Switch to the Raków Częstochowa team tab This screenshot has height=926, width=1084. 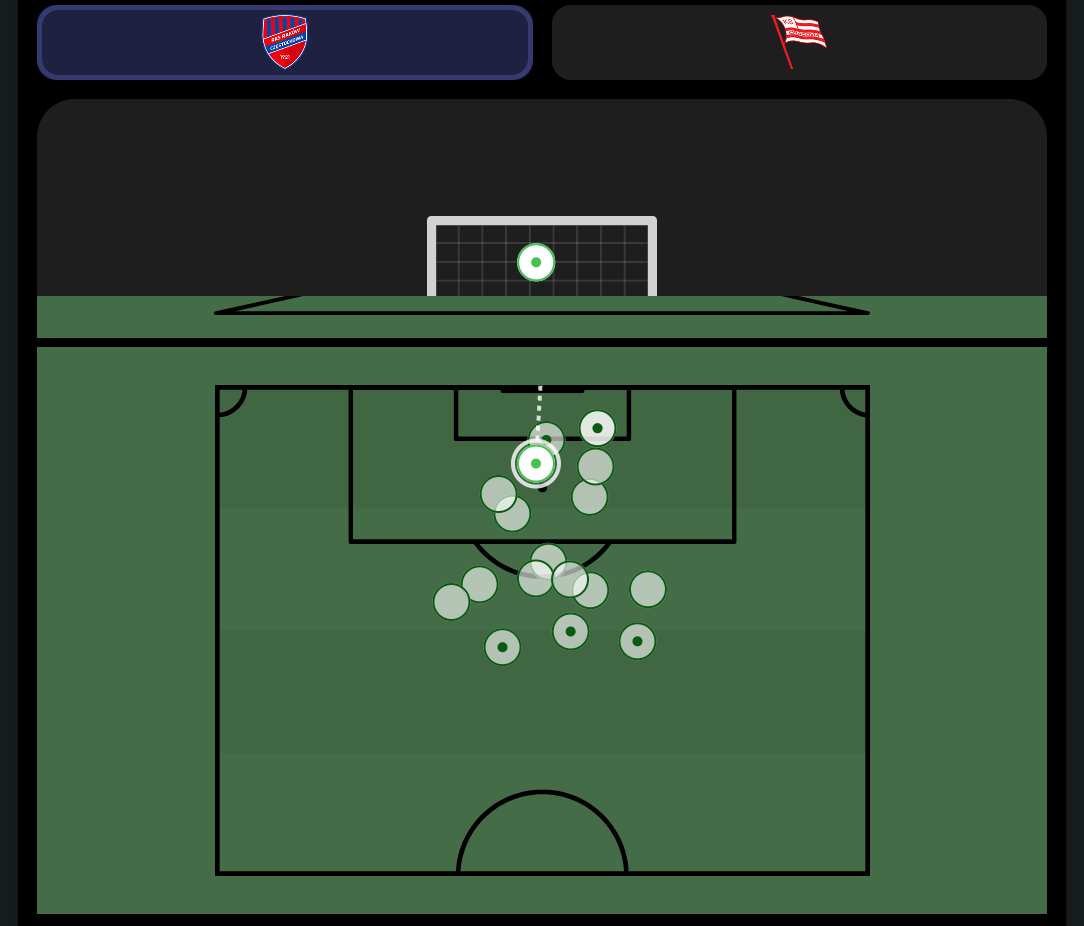pyautogui.click(x=285, y=42)
